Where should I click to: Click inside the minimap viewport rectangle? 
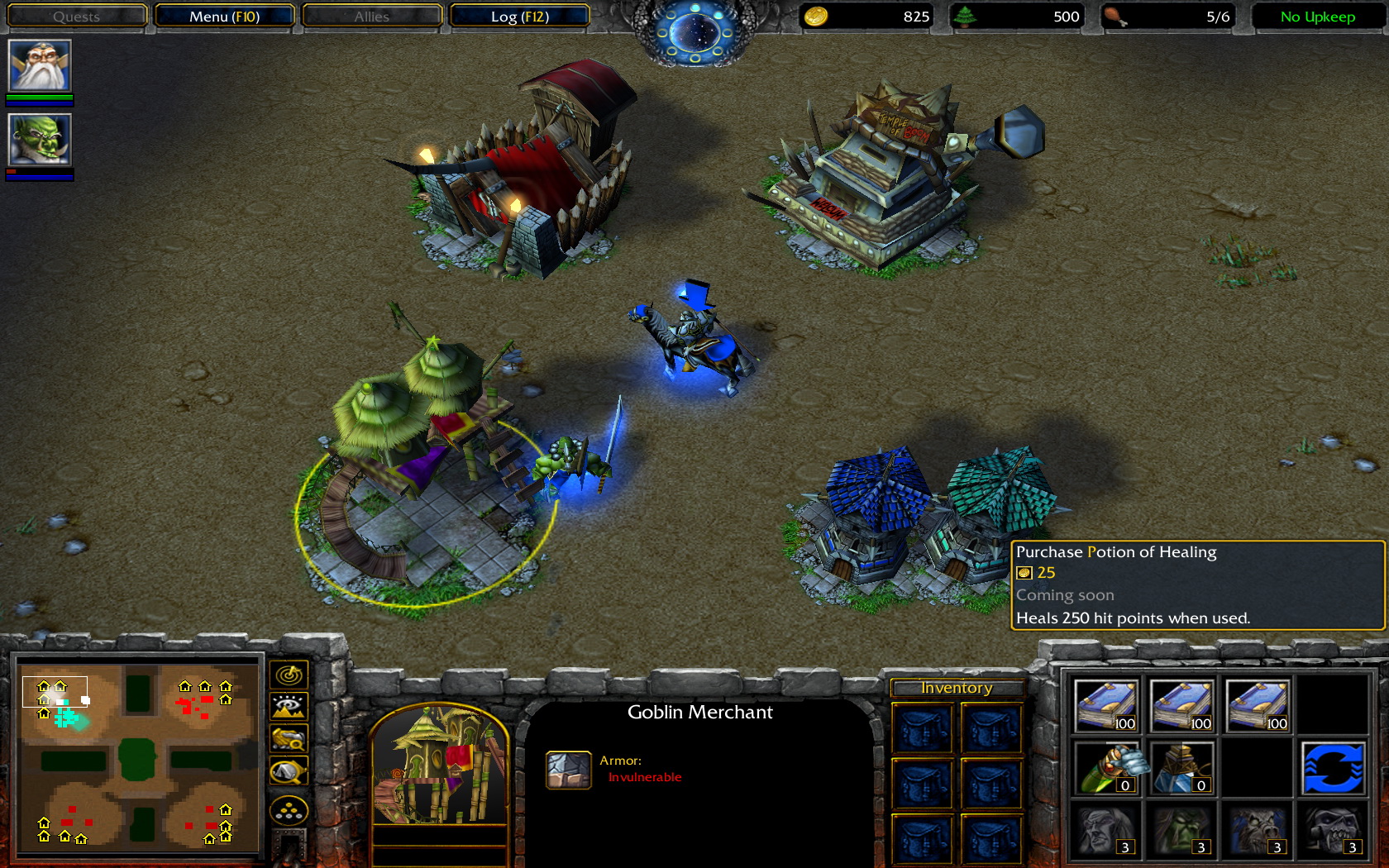[55, 691]
